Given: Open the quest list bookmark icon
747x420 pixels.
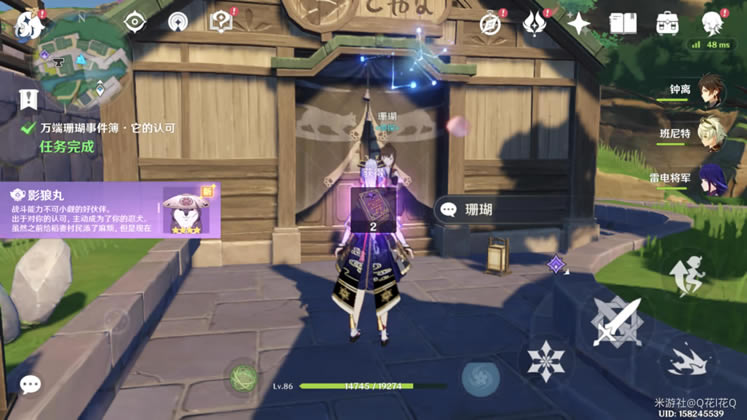Looking at the screenshot, I should 27,99.
